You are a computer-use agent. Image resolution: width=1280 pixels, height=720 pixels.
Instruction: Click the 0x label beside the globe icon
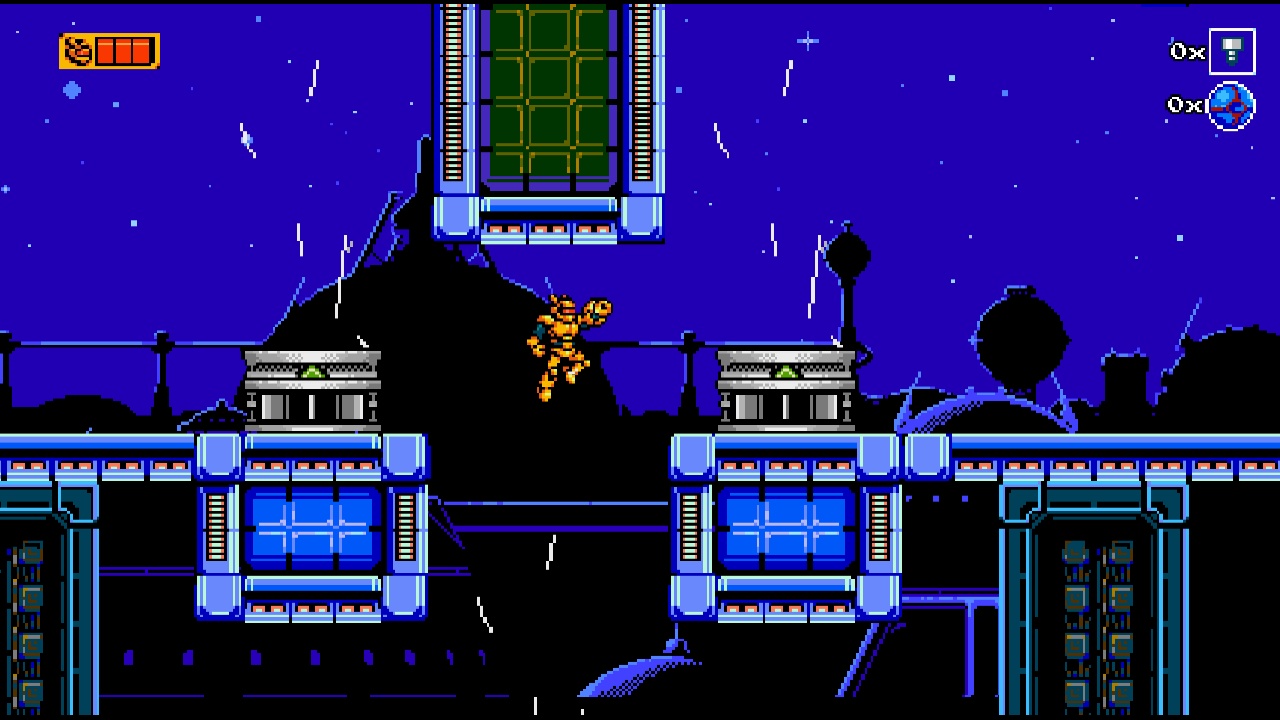[1183, 103]
